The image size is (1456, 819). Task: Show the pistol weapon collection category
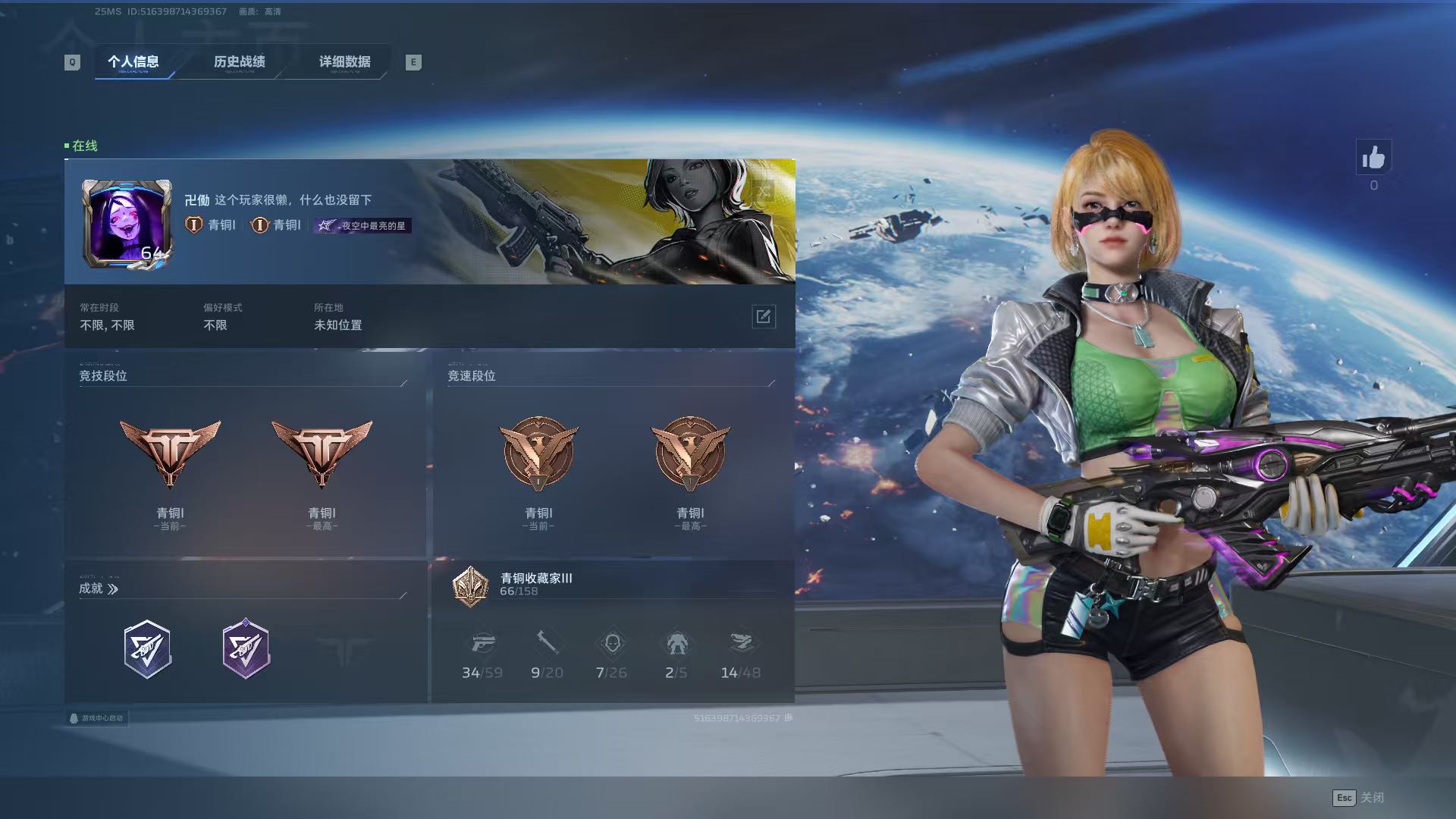(482, 644)
